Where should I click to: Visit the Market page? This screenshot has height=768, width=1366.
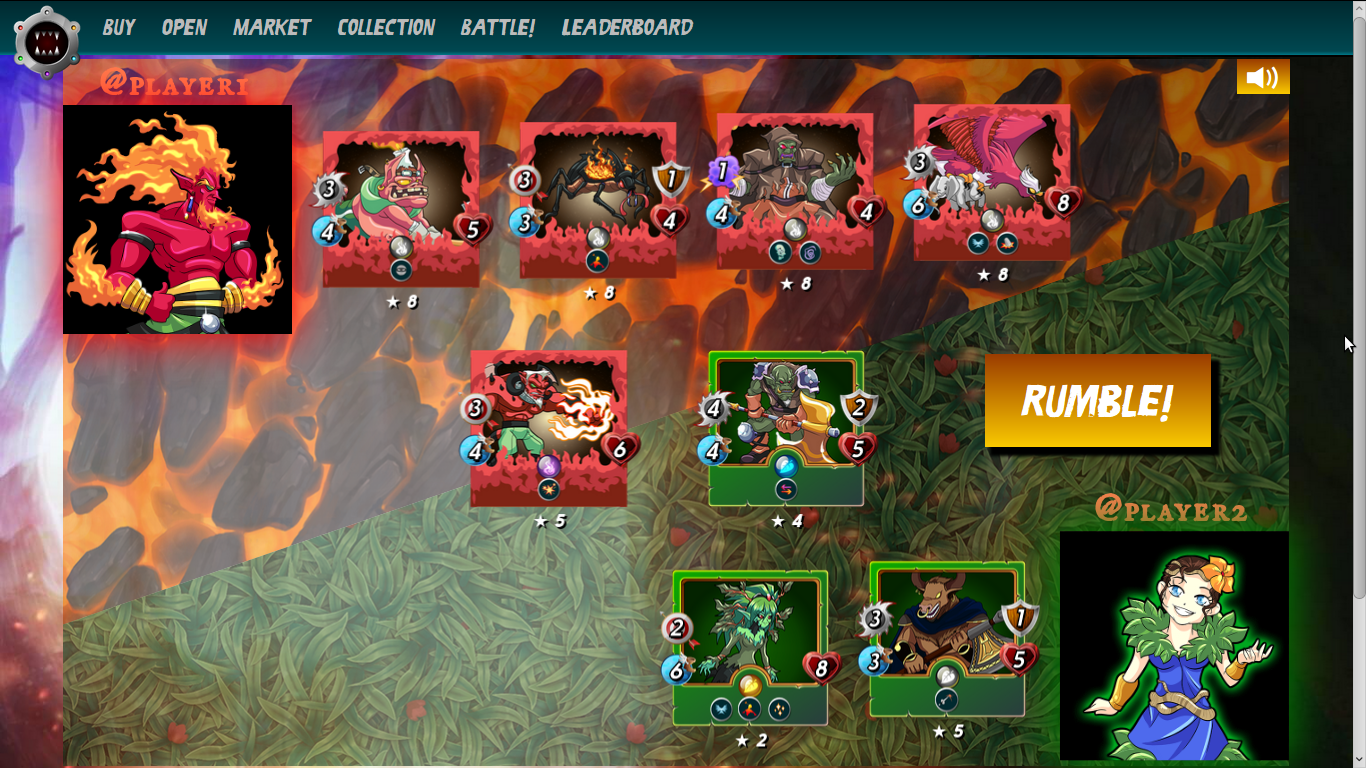pos(272,28)
